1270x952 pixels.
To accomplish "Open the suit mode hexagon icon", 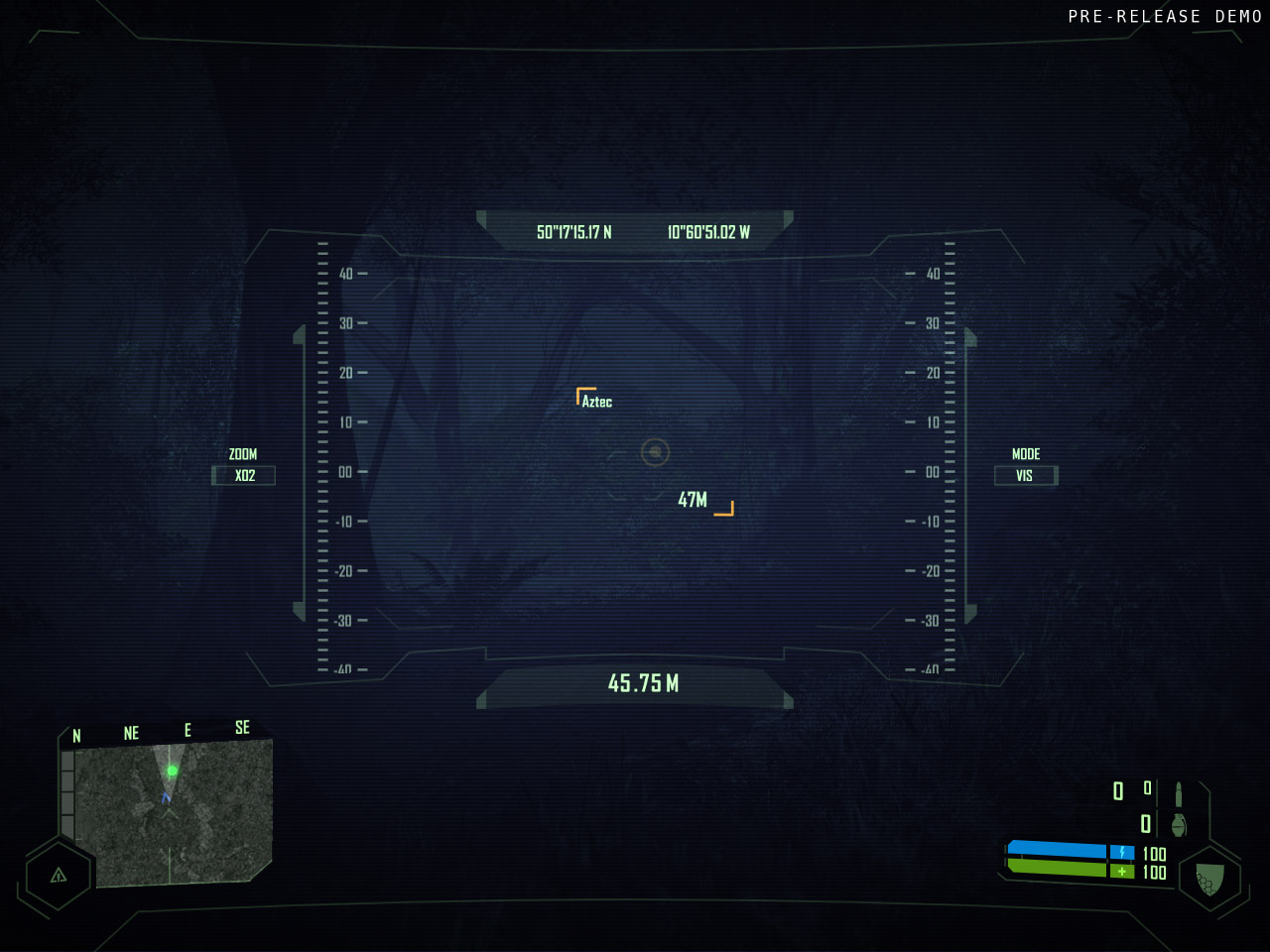I will pos(1208,879).
